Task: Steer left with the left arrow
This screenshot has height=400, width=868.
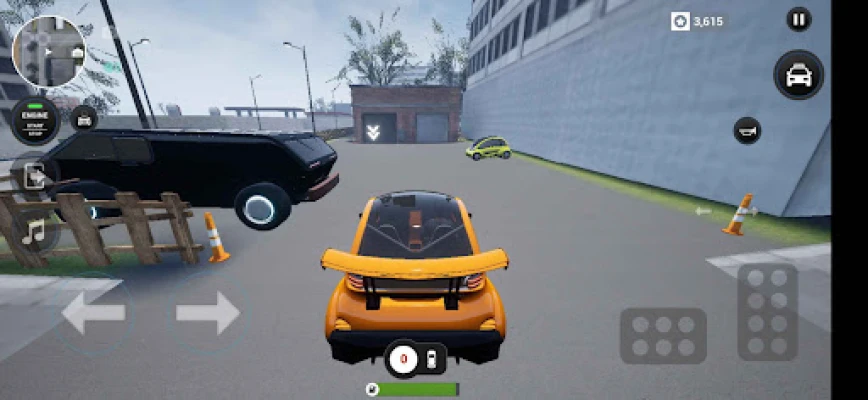Action: pos(93,313)
